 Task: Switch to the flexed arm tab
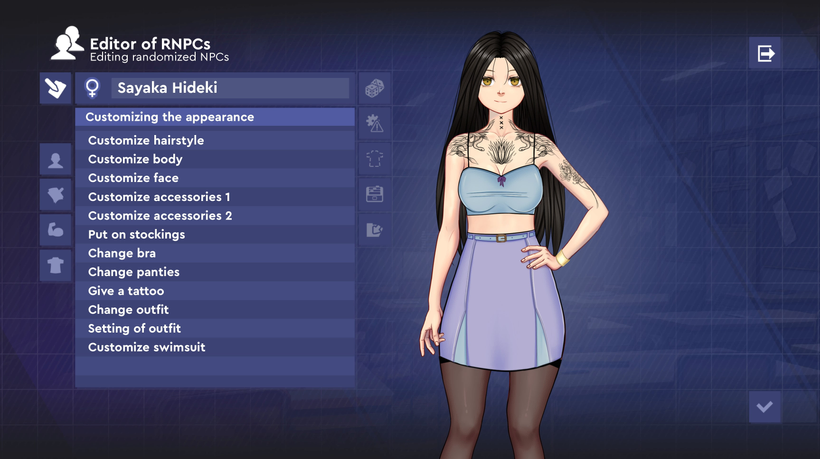[55, 229]
